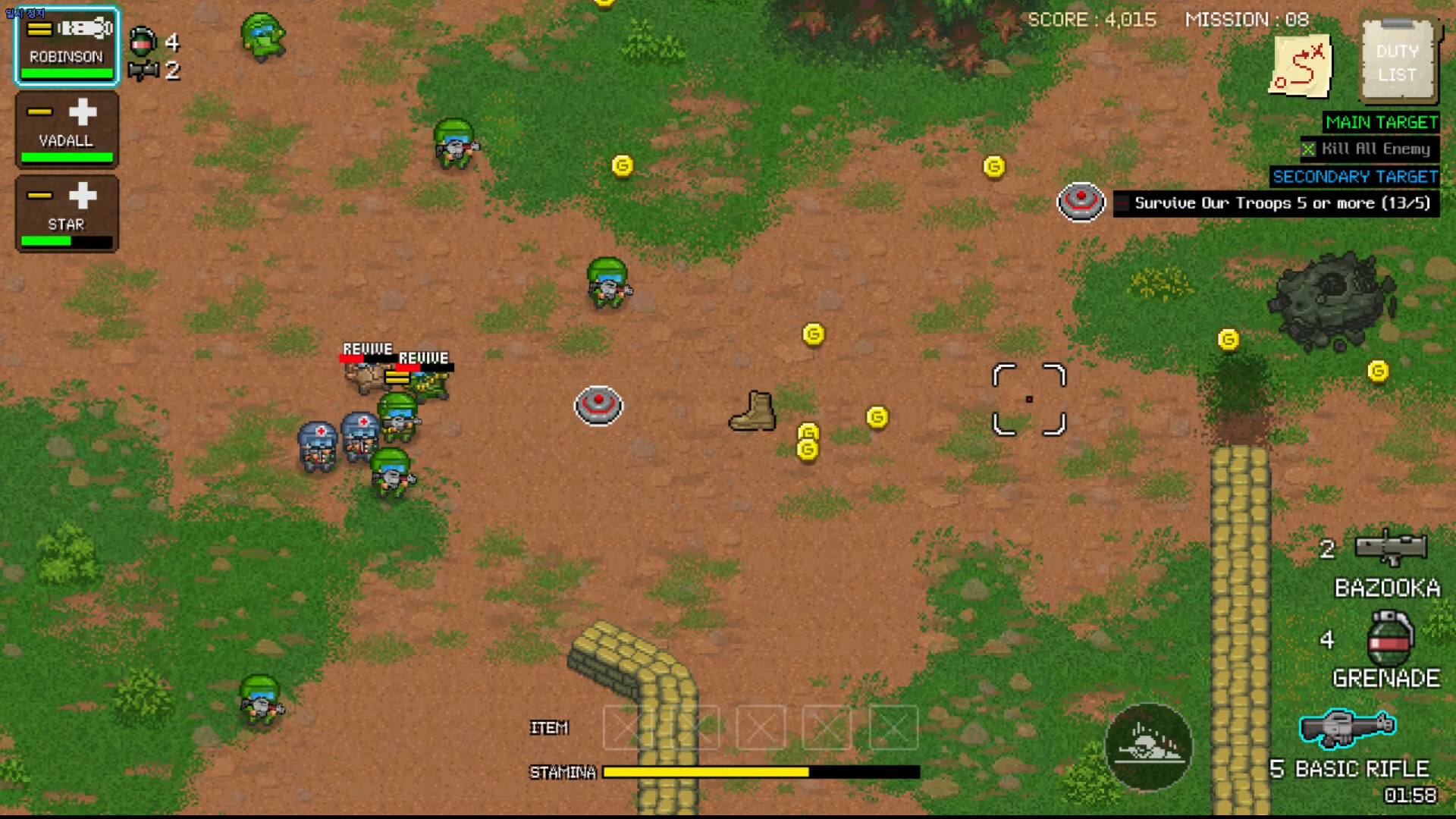Click the landmine left of the boot
The width and height of the screenshot is (1456, 819).
(x=599, y=406)
